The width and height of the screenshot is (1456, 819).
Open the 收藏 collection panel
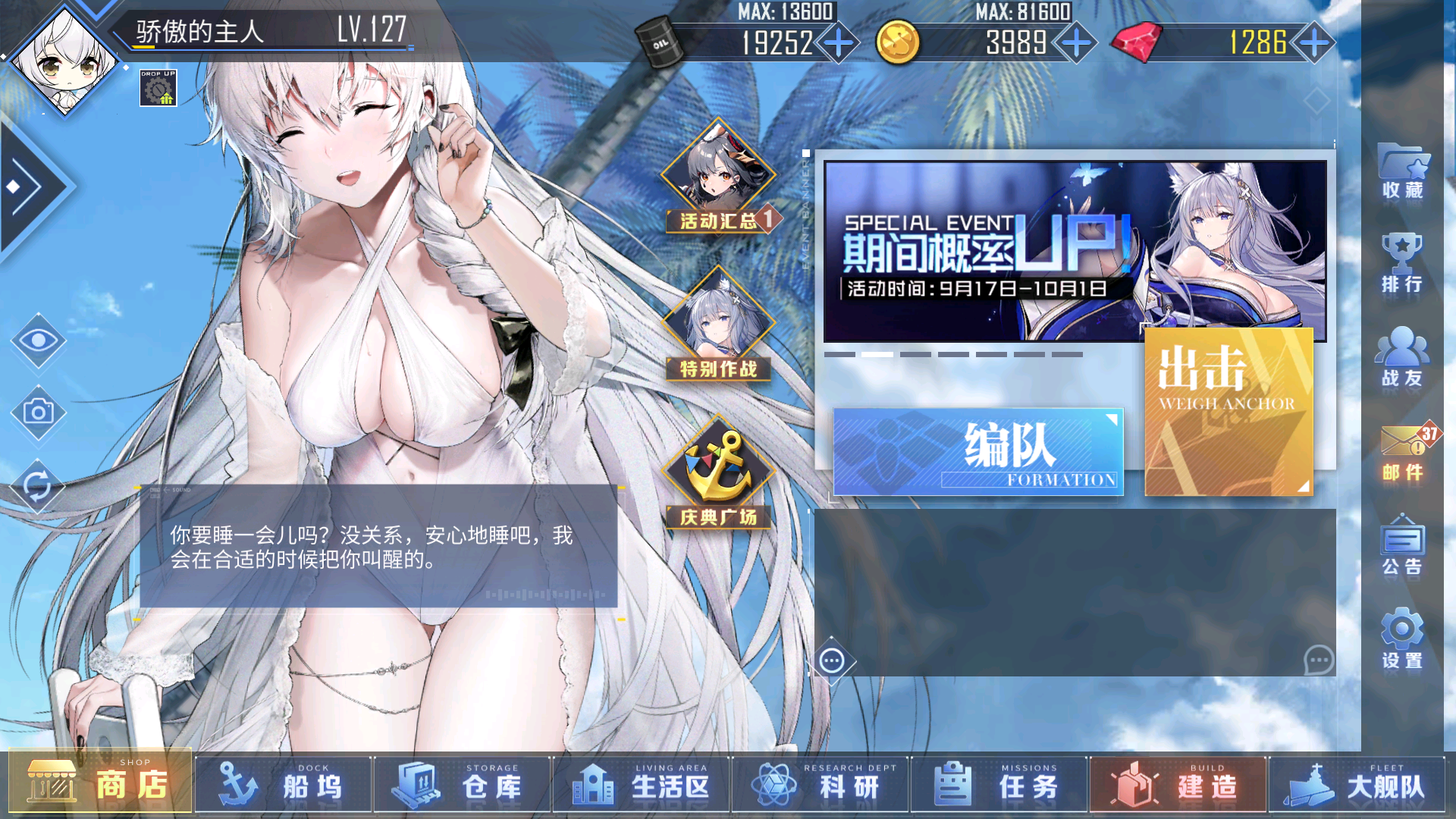point(1403,173)
